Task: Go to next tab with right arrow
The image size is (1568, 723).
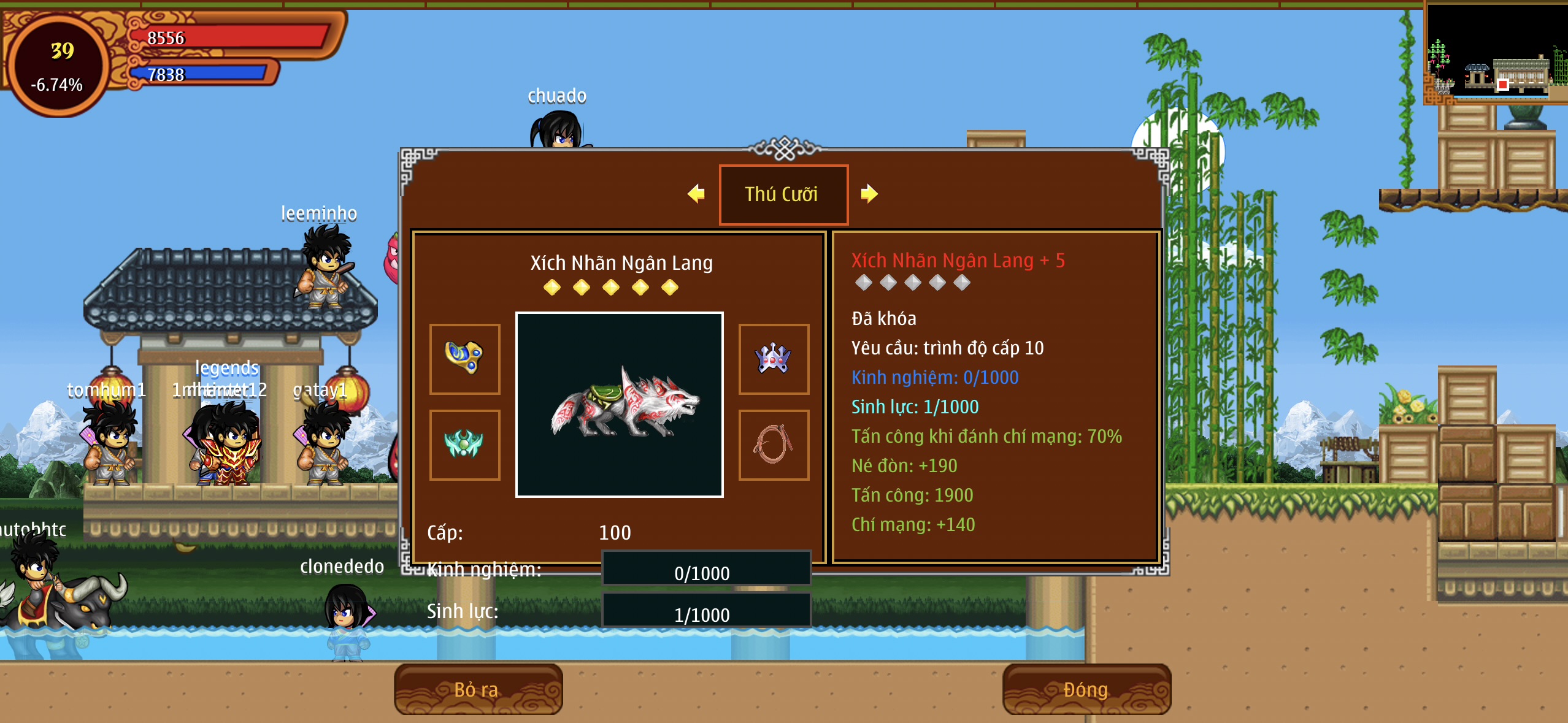Action: (x=869, y=194)
